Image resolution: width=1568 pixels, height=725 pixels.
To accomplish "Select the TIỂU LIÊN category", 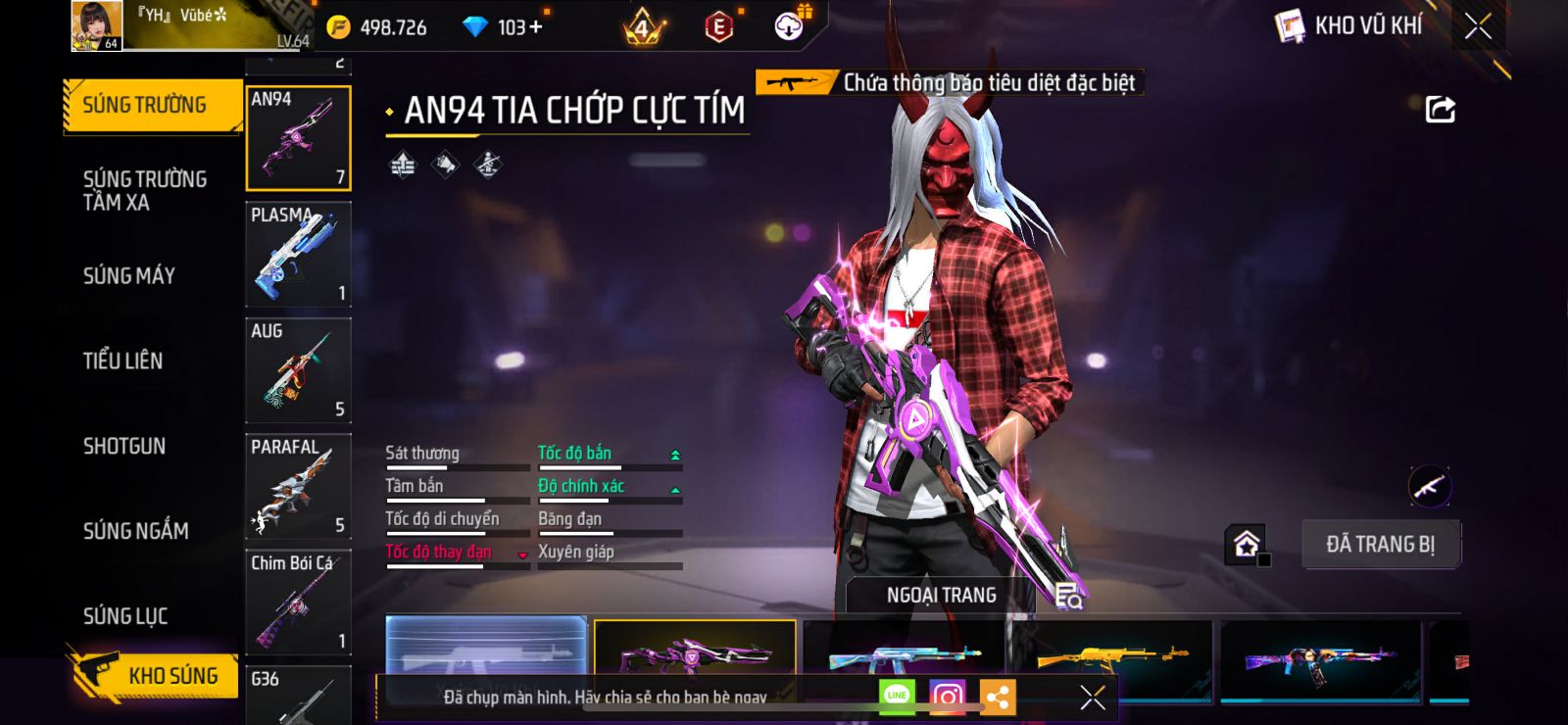I will coord(122,361).
